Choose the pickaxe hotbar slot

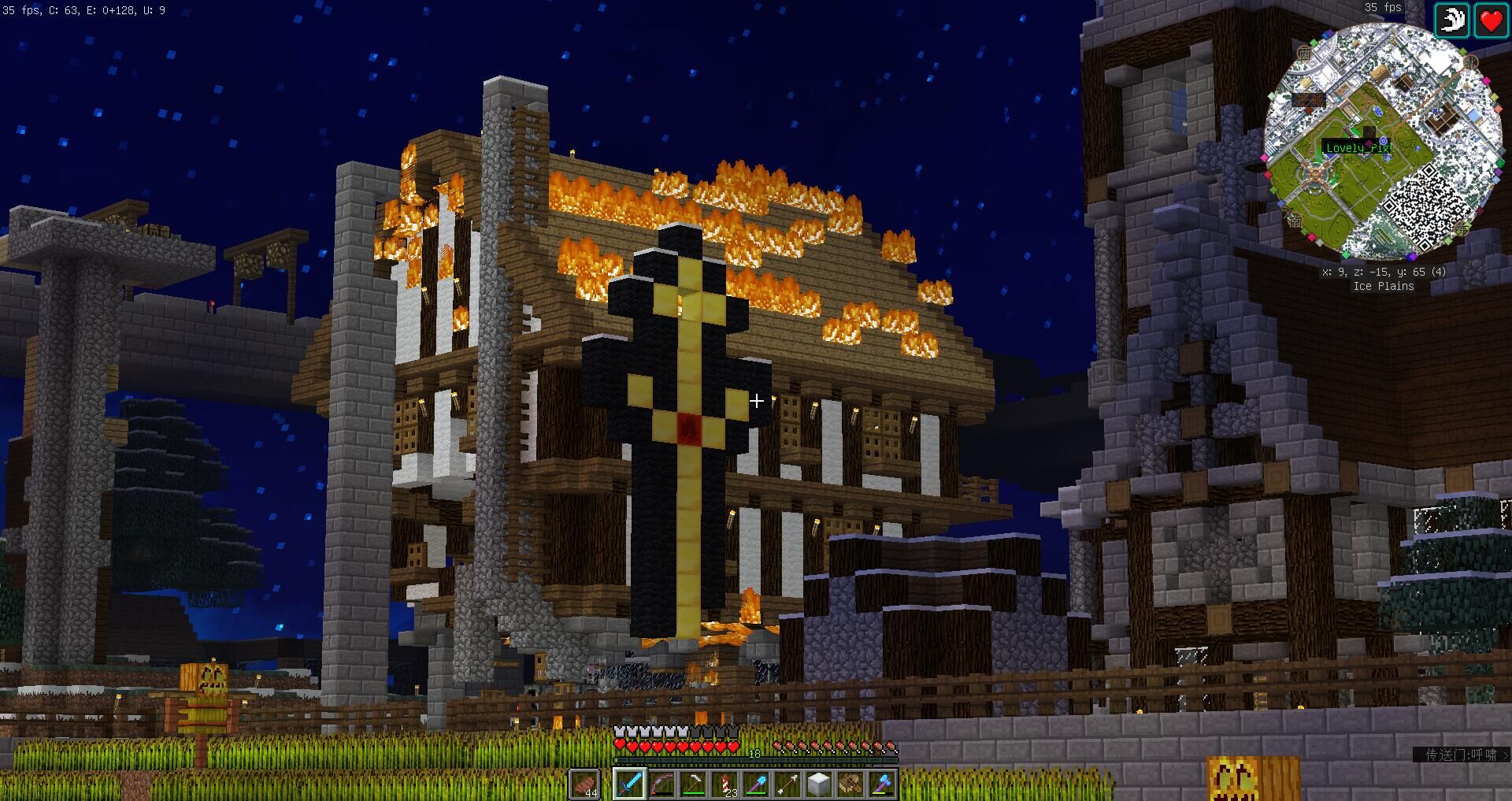point(693,784)
